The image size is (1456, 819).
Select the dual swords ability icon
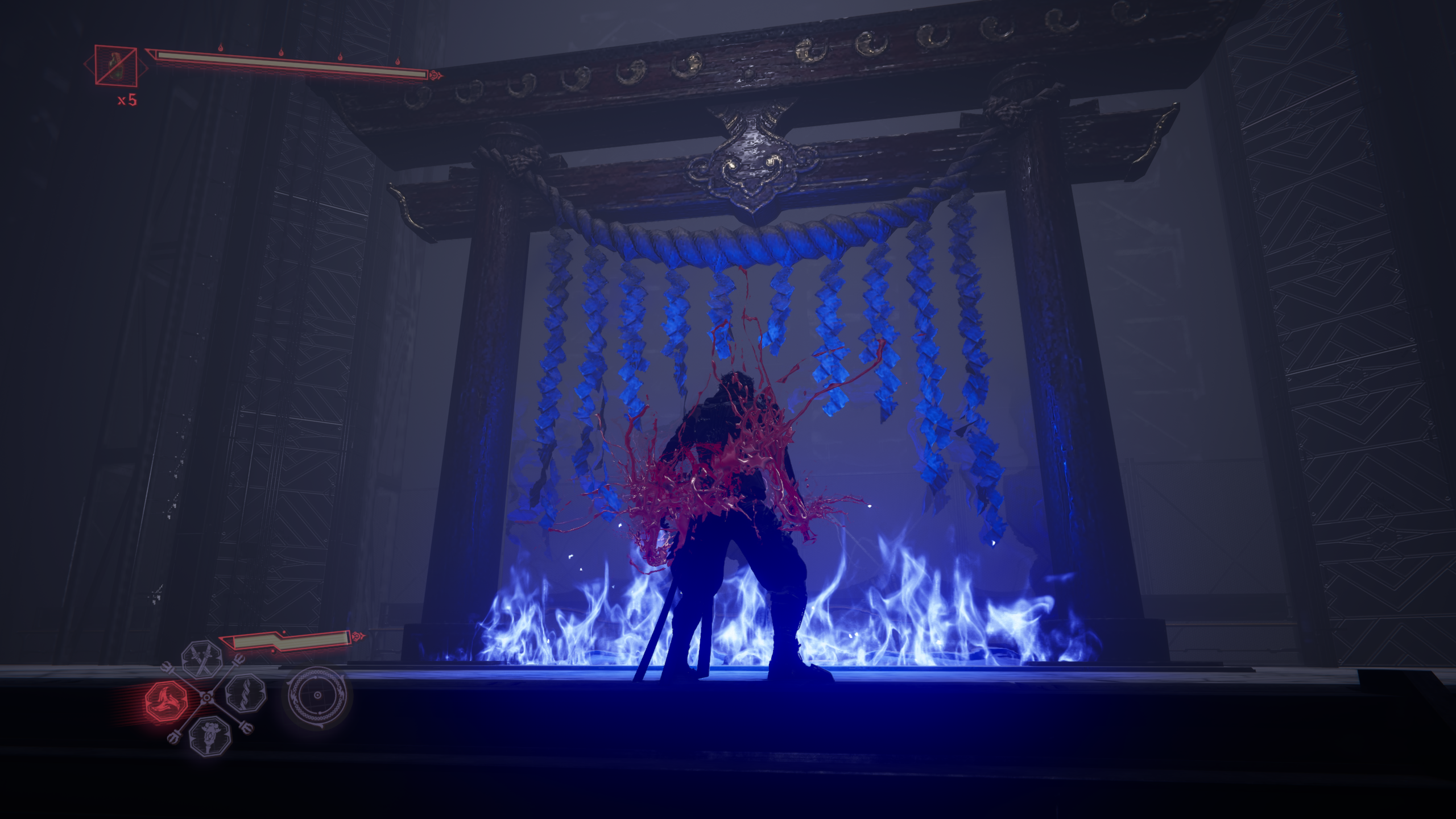(x=200, y=661)
